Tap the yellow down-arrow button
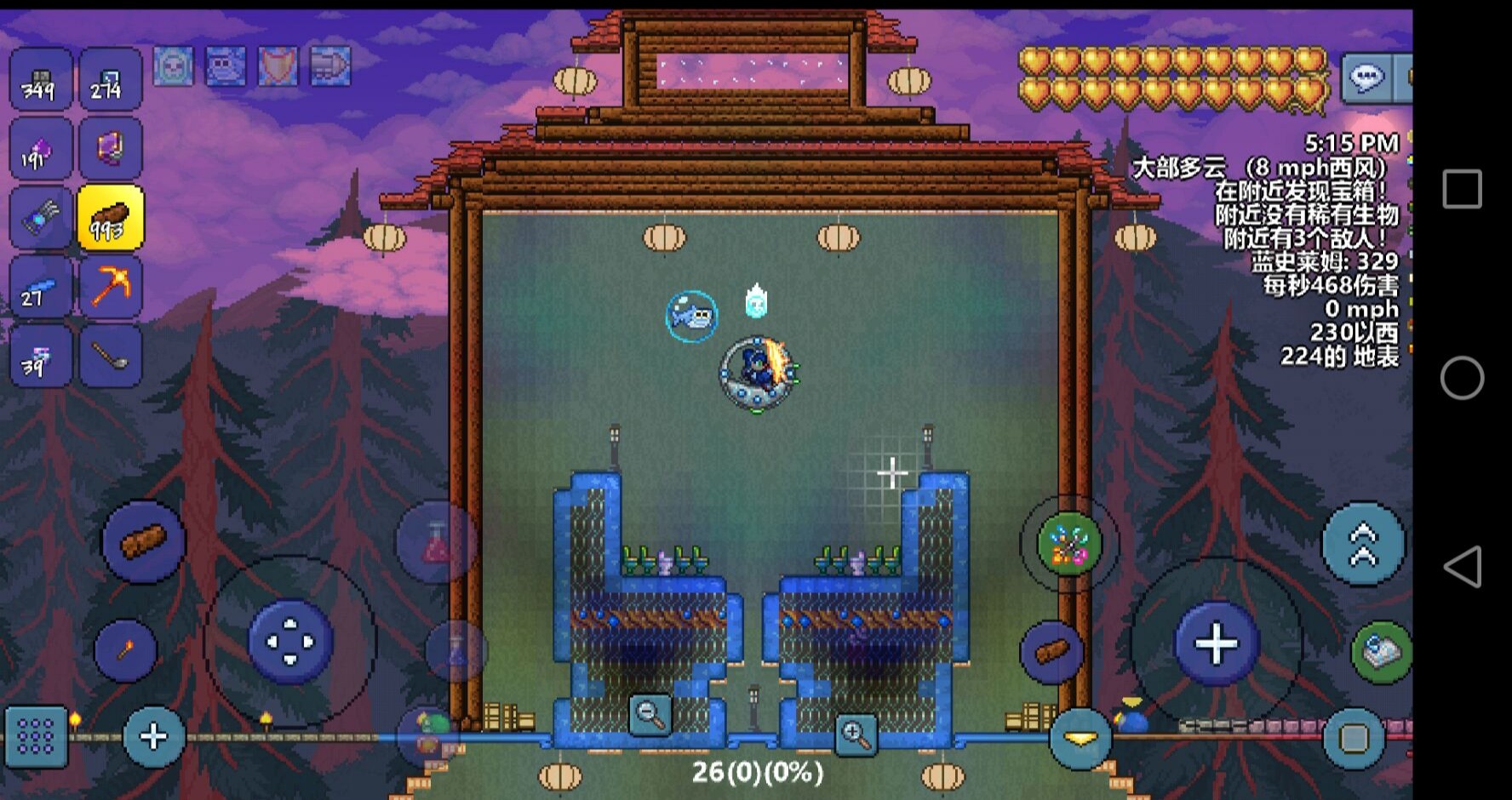 [1080, 739]
